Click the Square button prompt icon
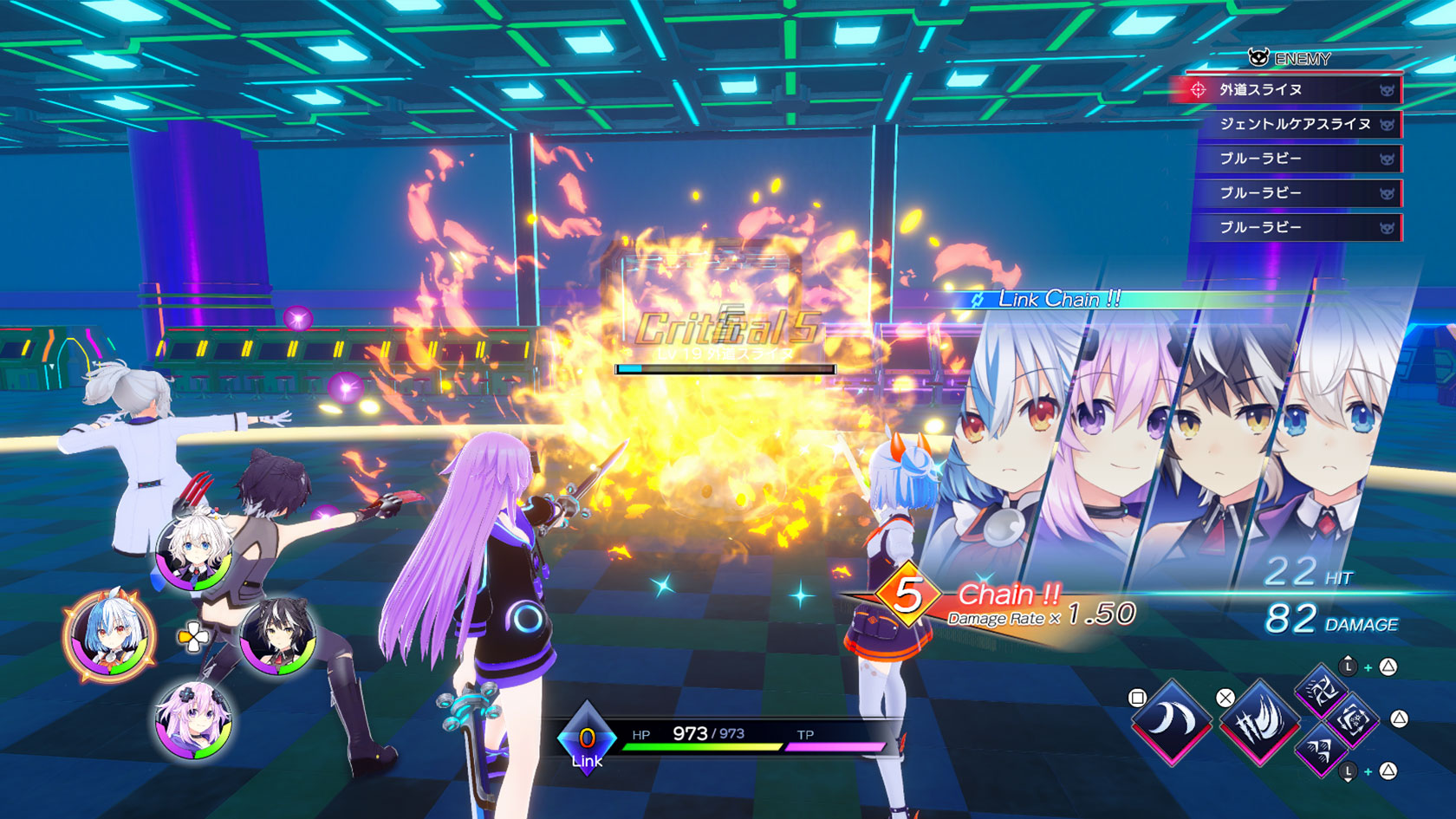 pyautogui.click(x=1137, y=697)
